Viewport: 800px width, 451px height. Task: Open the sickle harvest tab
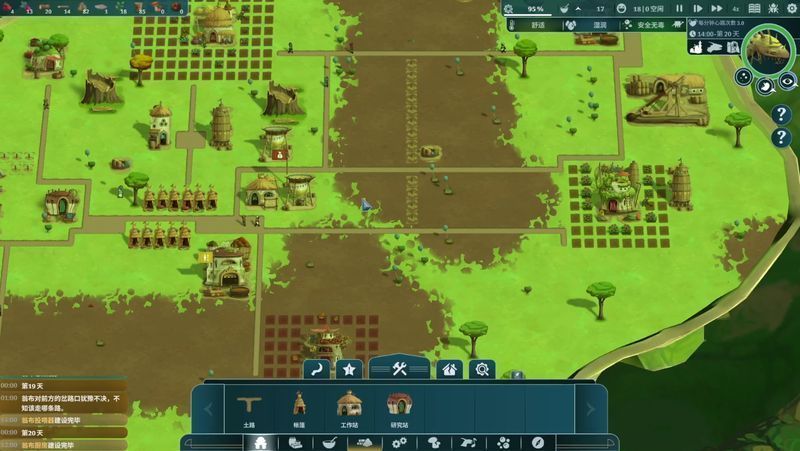pos(317,369)
